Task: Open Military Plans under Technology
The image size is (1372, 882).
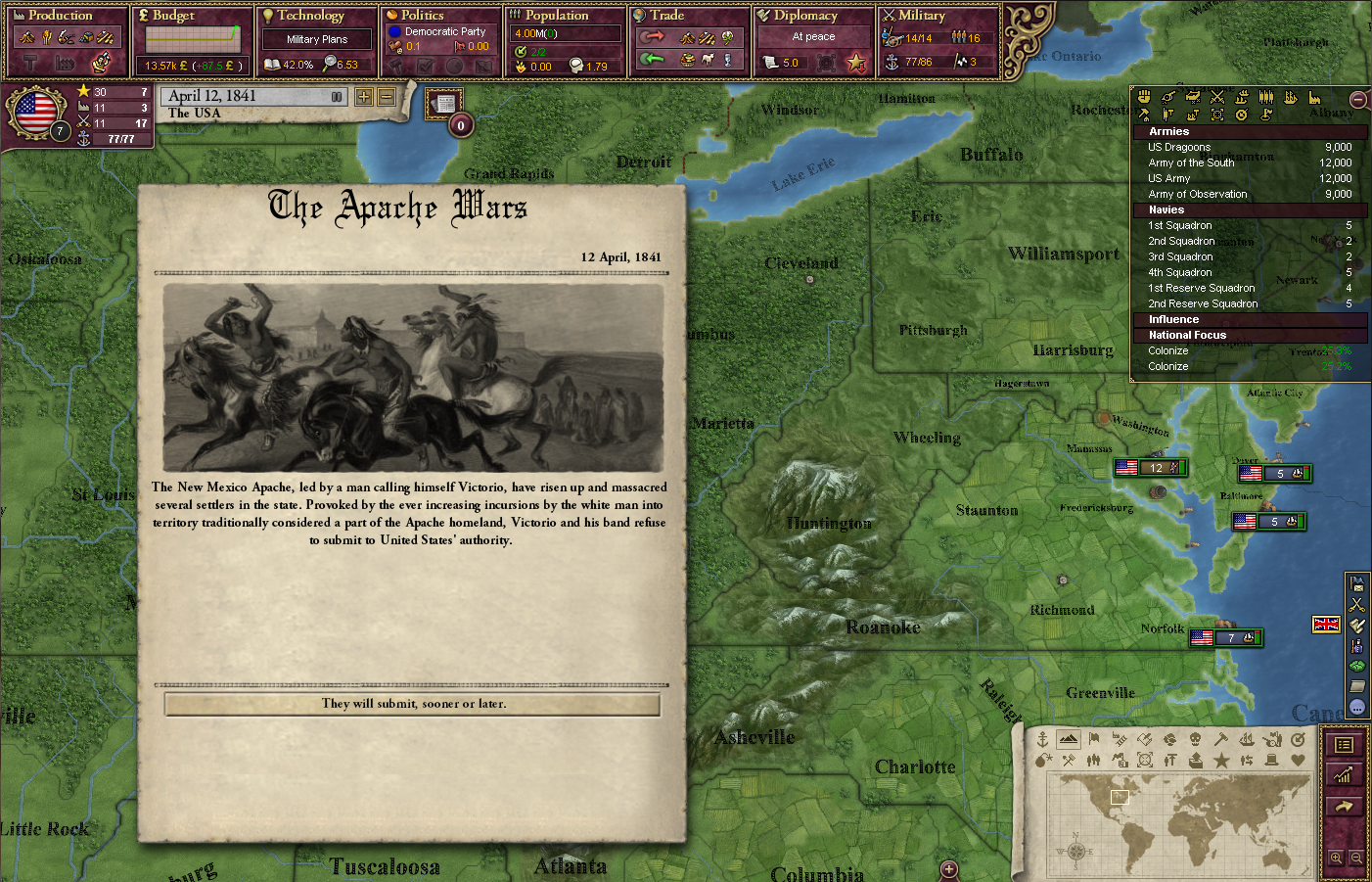Action: point(315,39)
